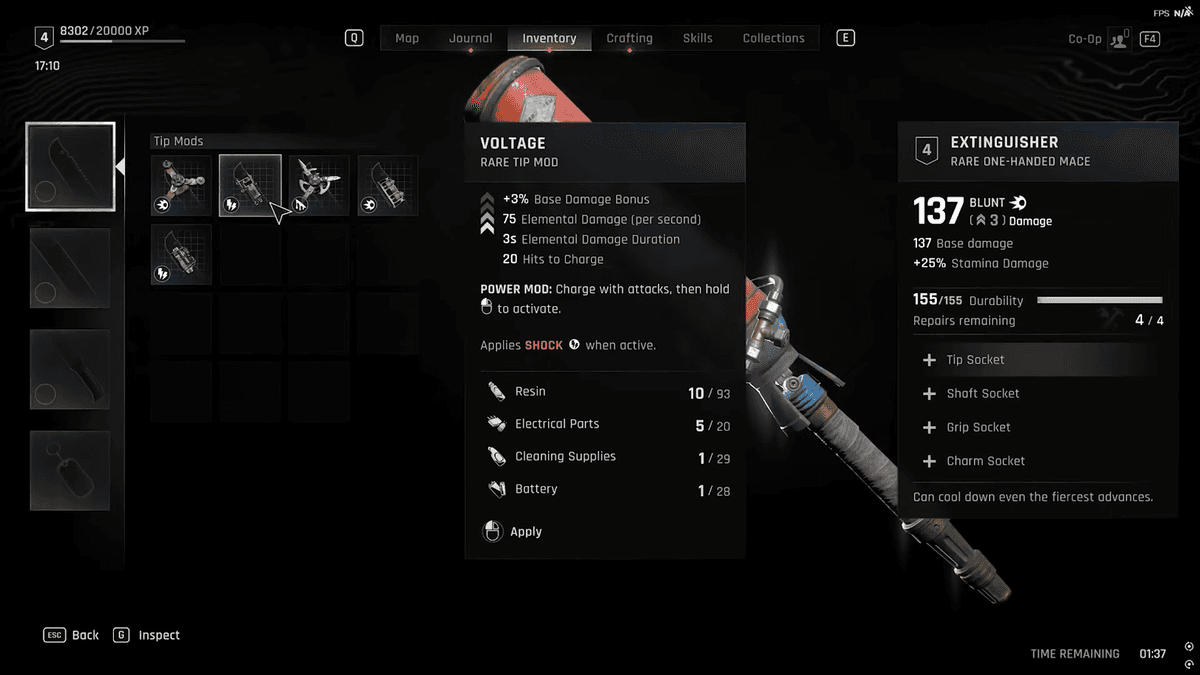Select the charm keychain category slot
This screenshot has width=1200, height=675.
tap(70, 470)
